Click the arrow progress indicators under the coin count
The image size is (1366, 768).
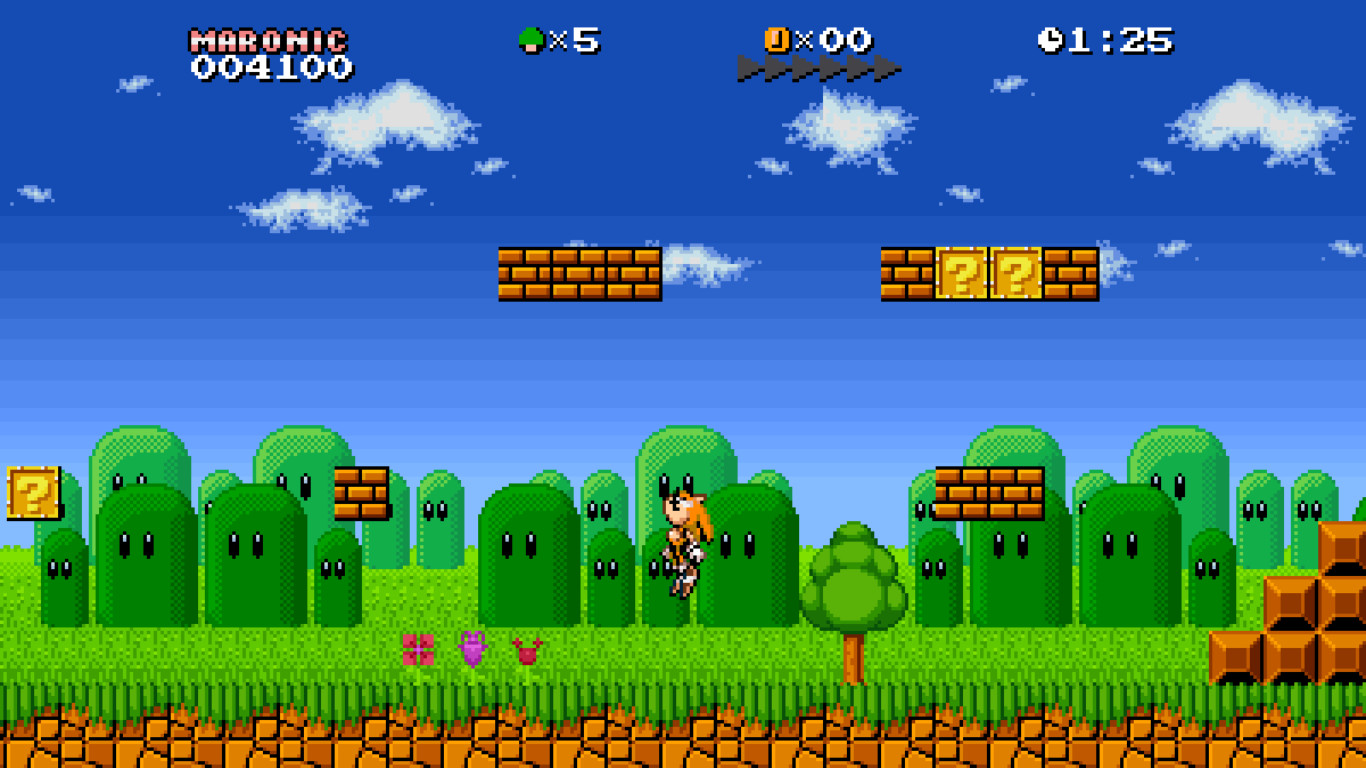(820, 68)
